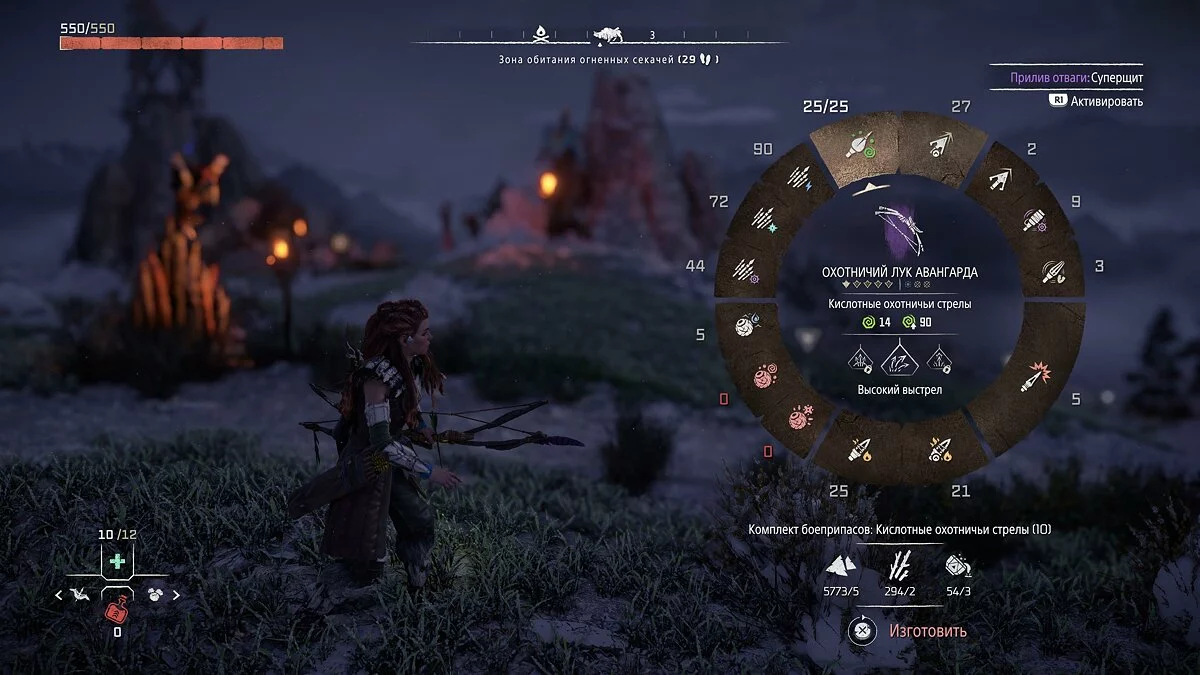Select the Valor Surge Supershield label

(1066, 78)
